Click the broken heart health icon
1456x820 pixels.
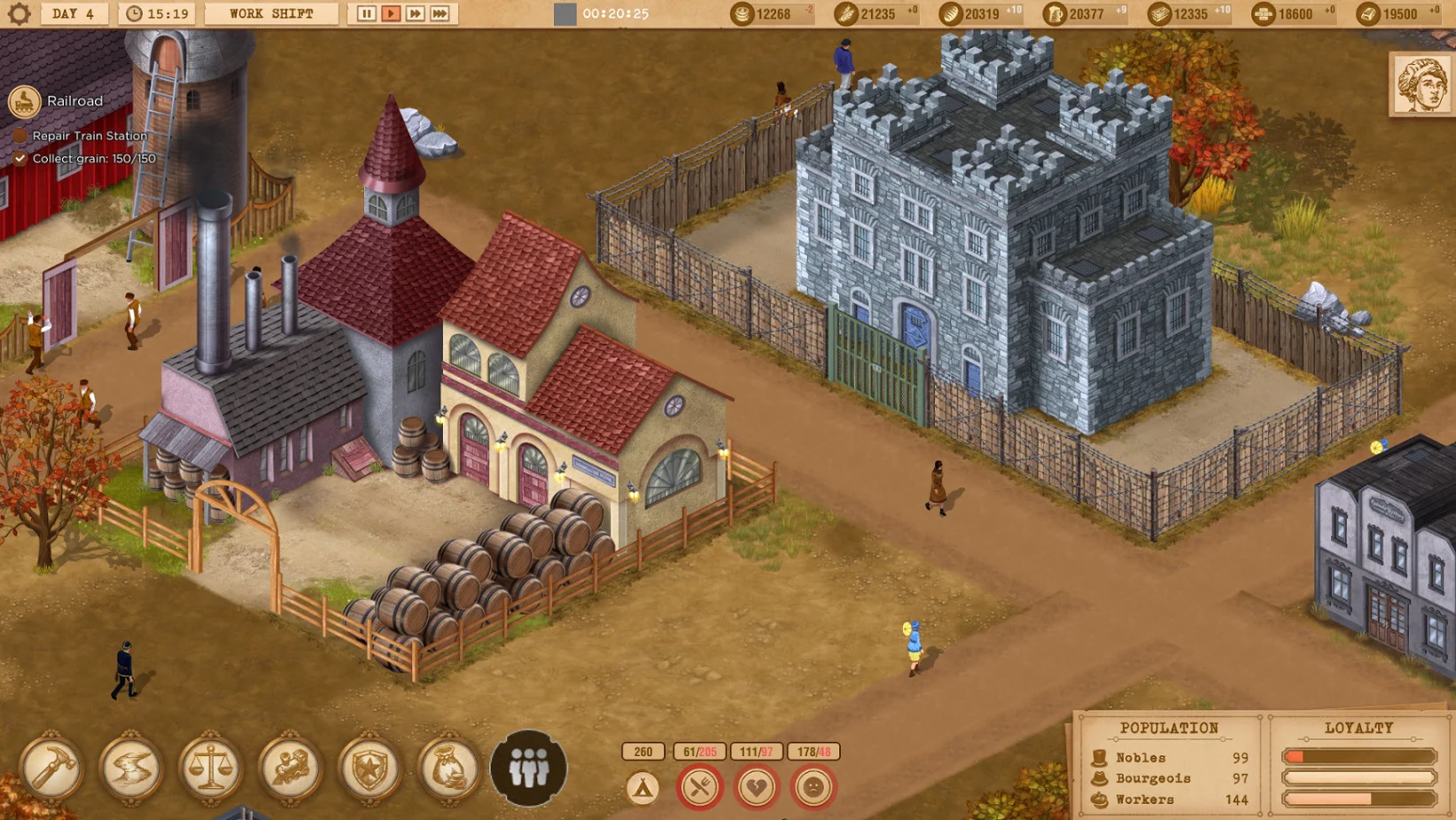757,787
